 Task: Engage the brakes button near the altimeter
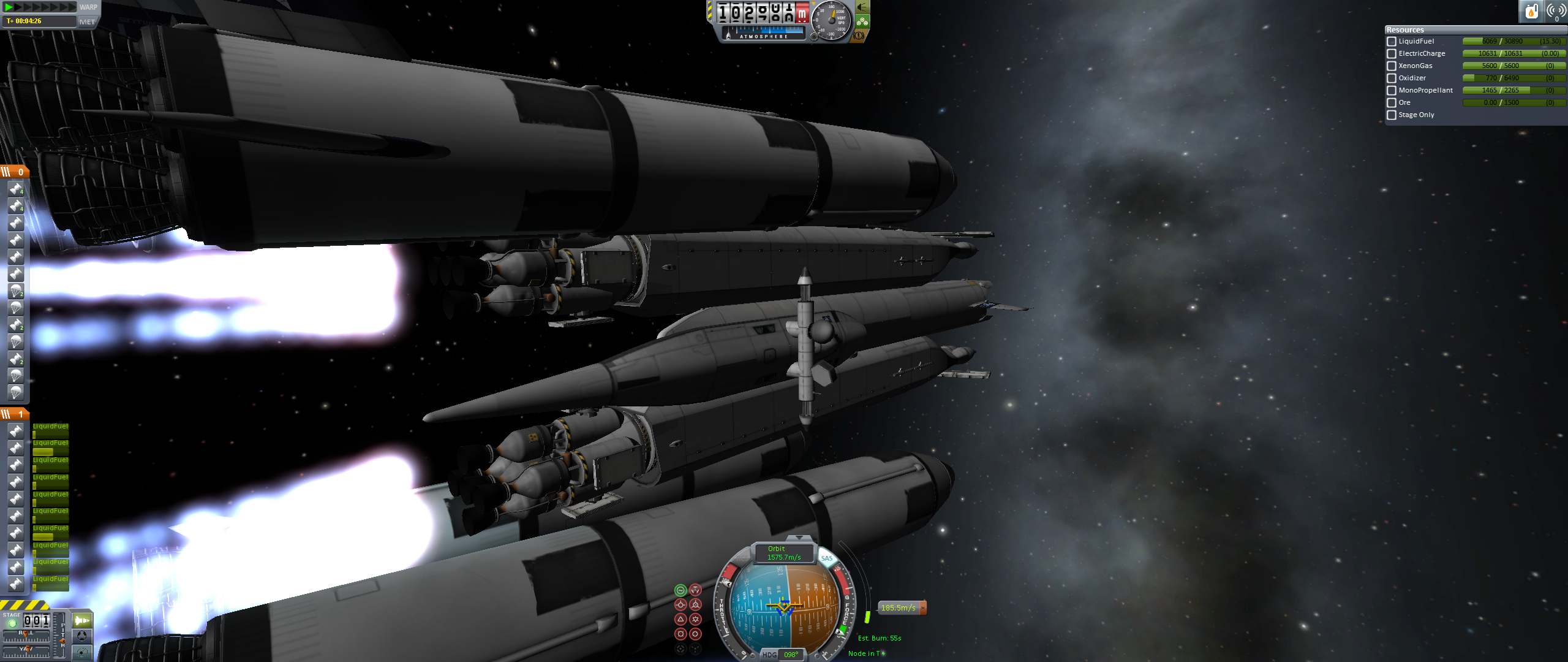(x=859, y=36)
